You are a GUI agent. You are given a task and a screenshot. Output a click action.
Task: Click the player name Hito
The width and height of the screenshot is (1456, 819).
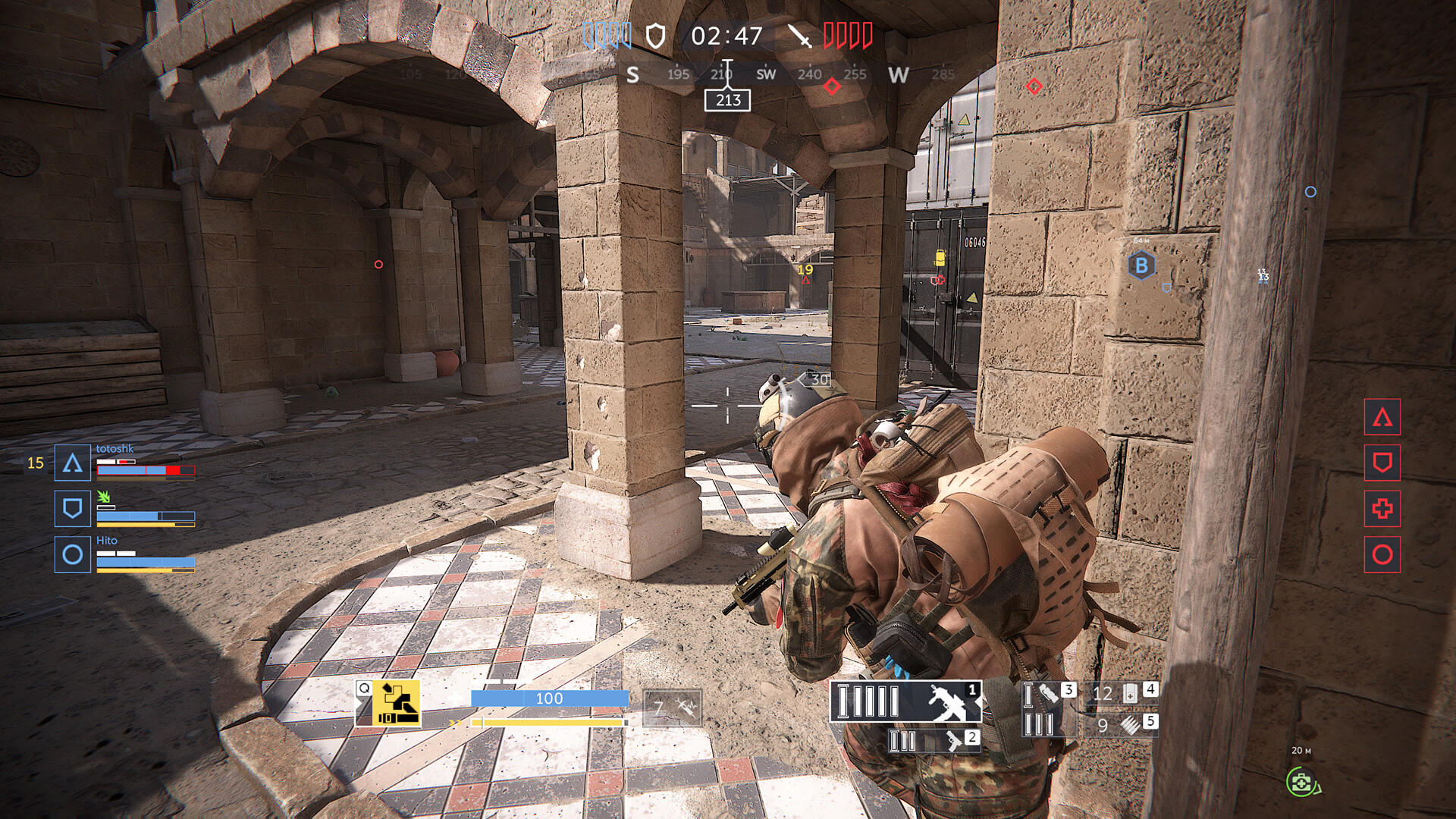106,540
